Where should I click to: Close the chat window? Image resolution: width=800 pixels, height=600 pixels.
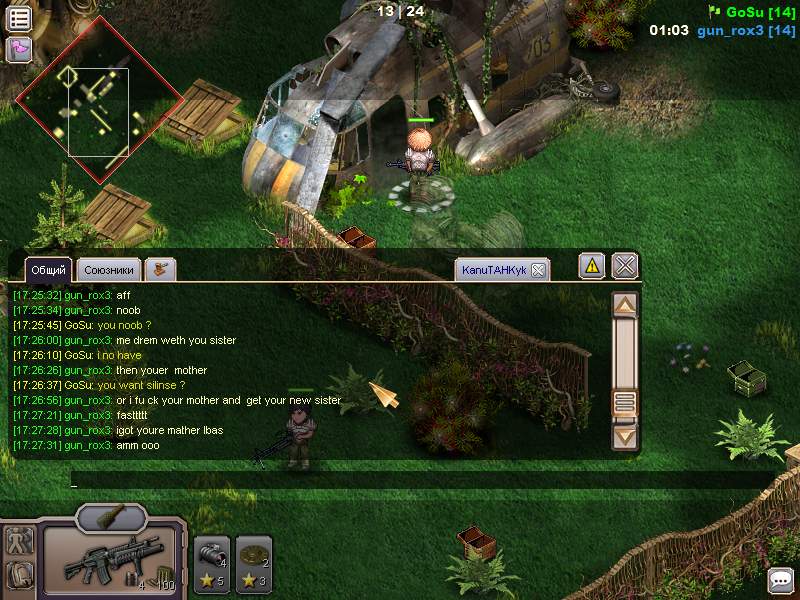point(625,266)
